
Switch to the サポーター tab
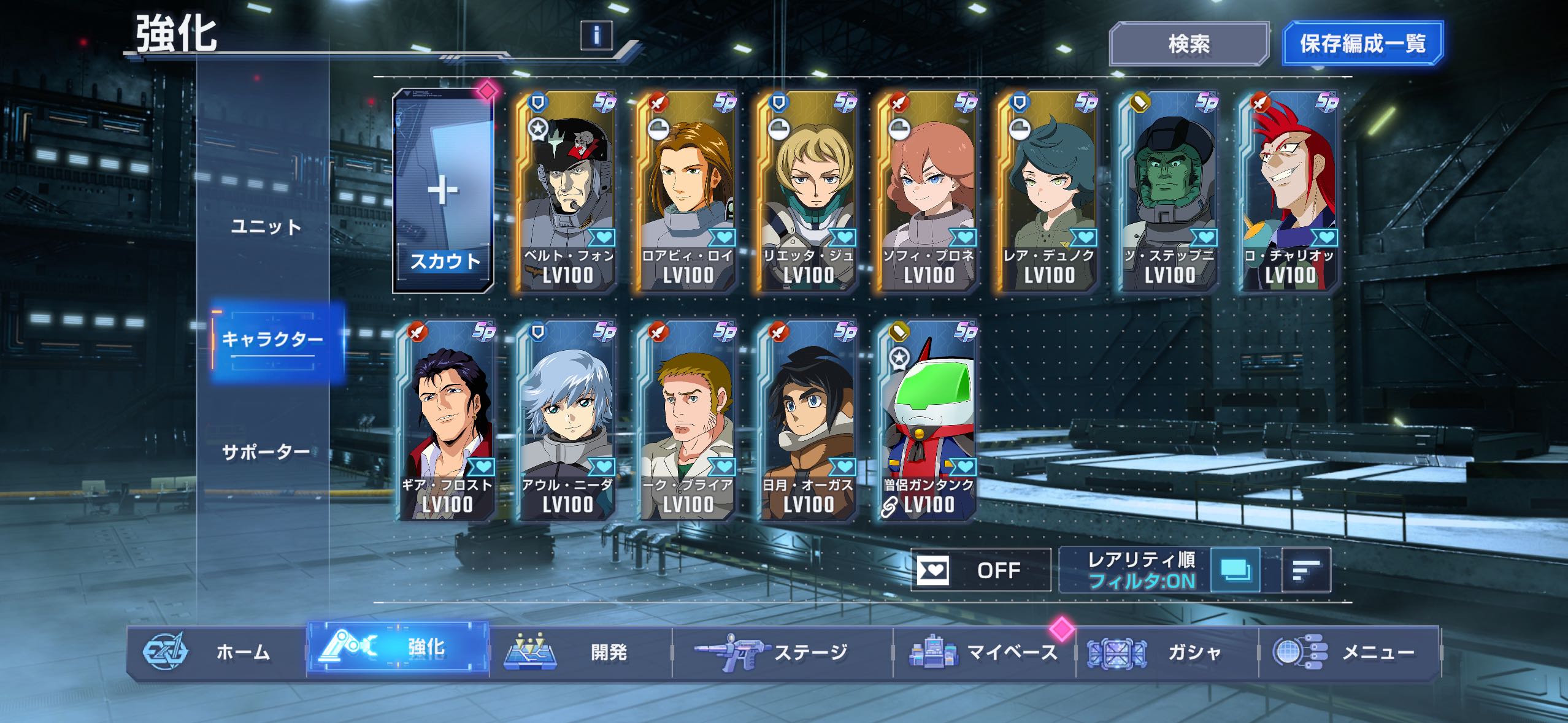click(266, 453)
